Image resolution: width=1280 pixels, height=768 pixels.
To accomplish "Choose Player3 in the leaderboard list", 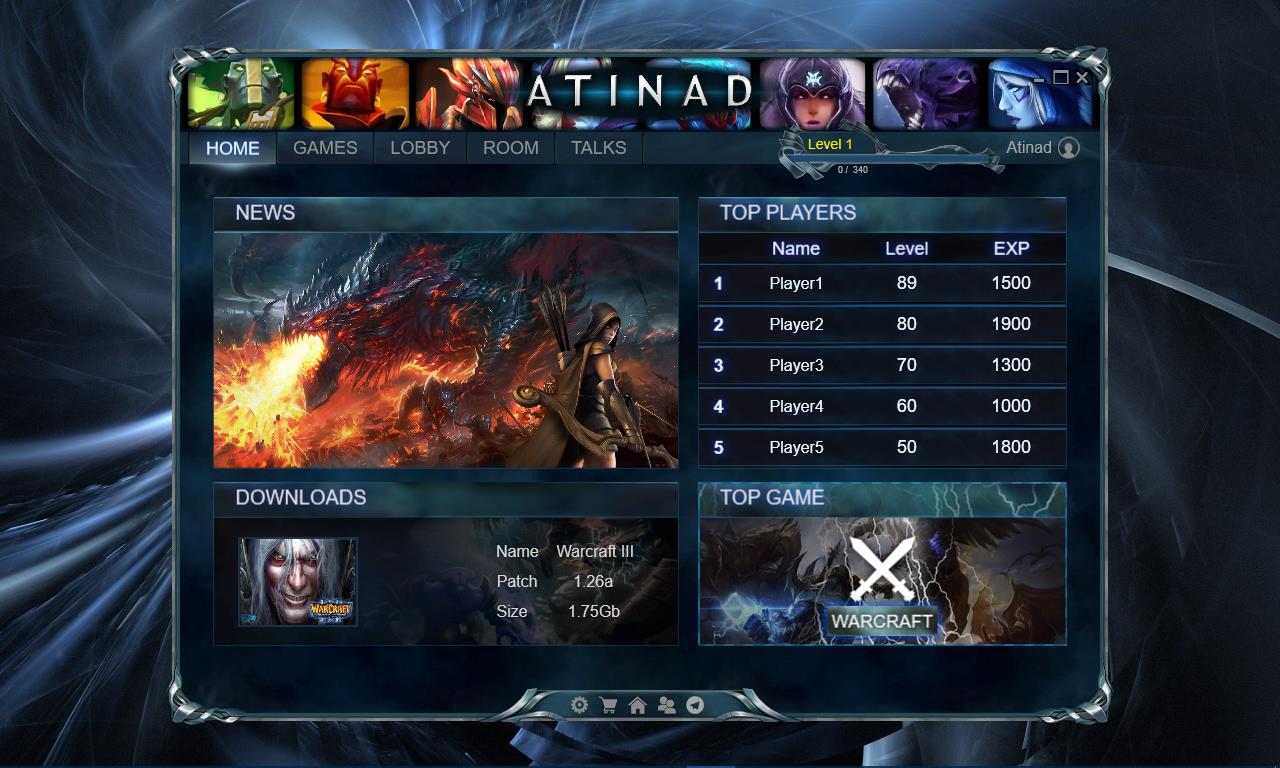I will click(x=882, y=365).
